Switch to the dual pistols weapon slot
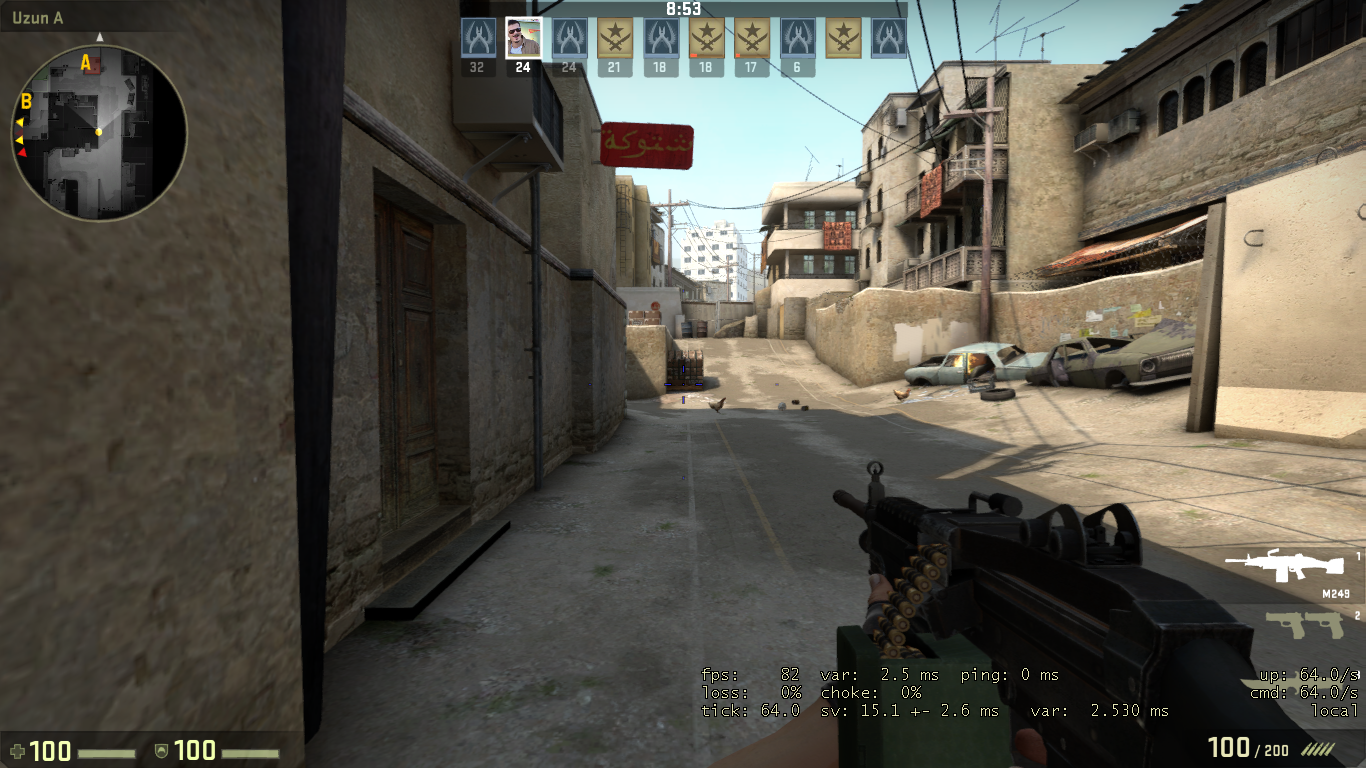The width and height of the screenshot is (1366, 768). (x=1304, y=625)
